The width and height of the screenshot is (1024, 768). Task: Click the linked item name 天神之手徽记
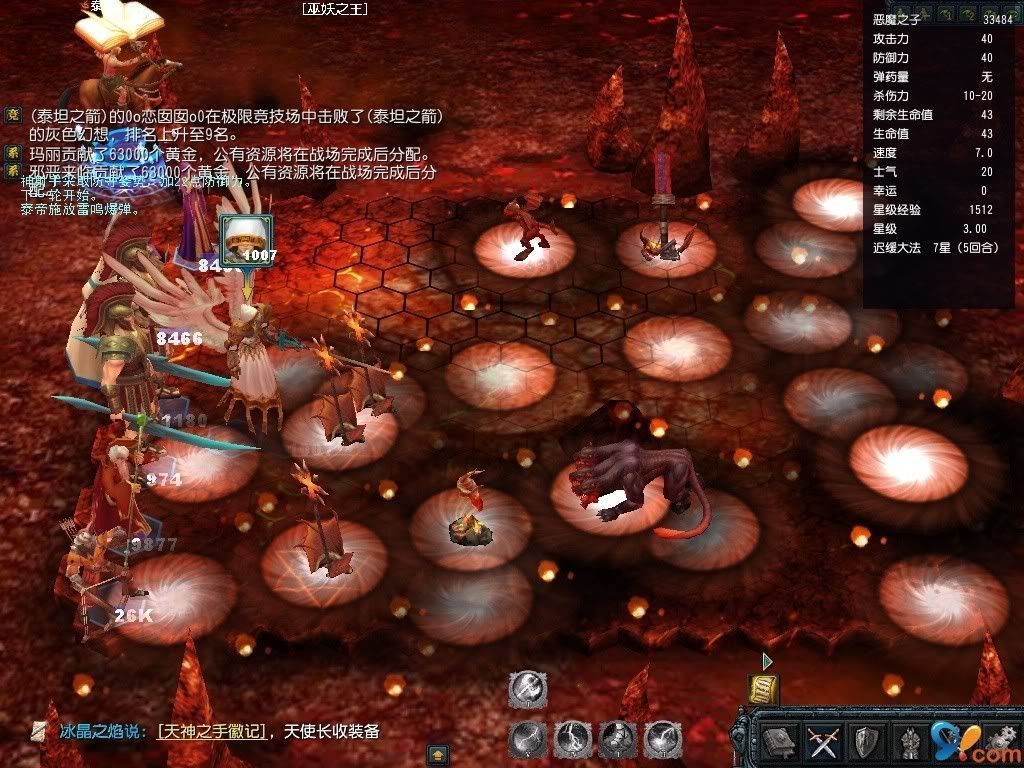click(212, 732)
